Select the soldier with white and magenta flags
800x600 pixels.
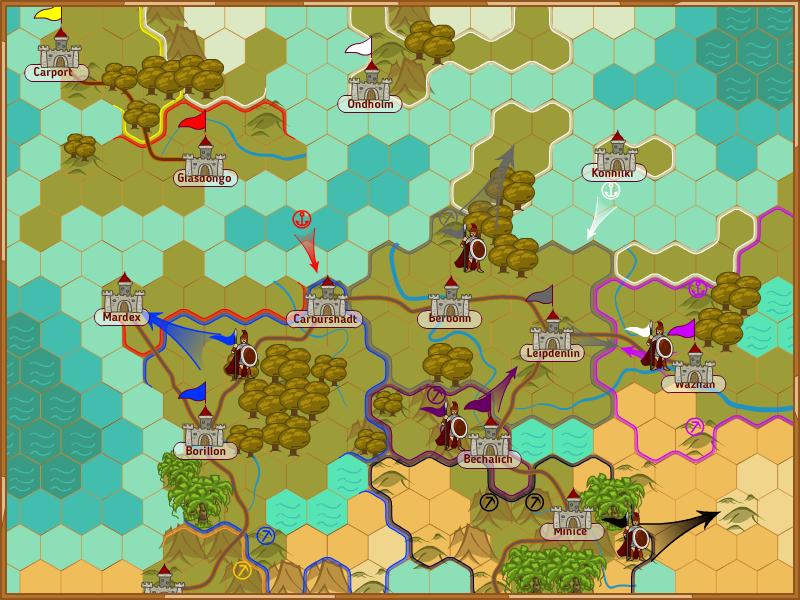pyautogui.click(x=657, y=346)
